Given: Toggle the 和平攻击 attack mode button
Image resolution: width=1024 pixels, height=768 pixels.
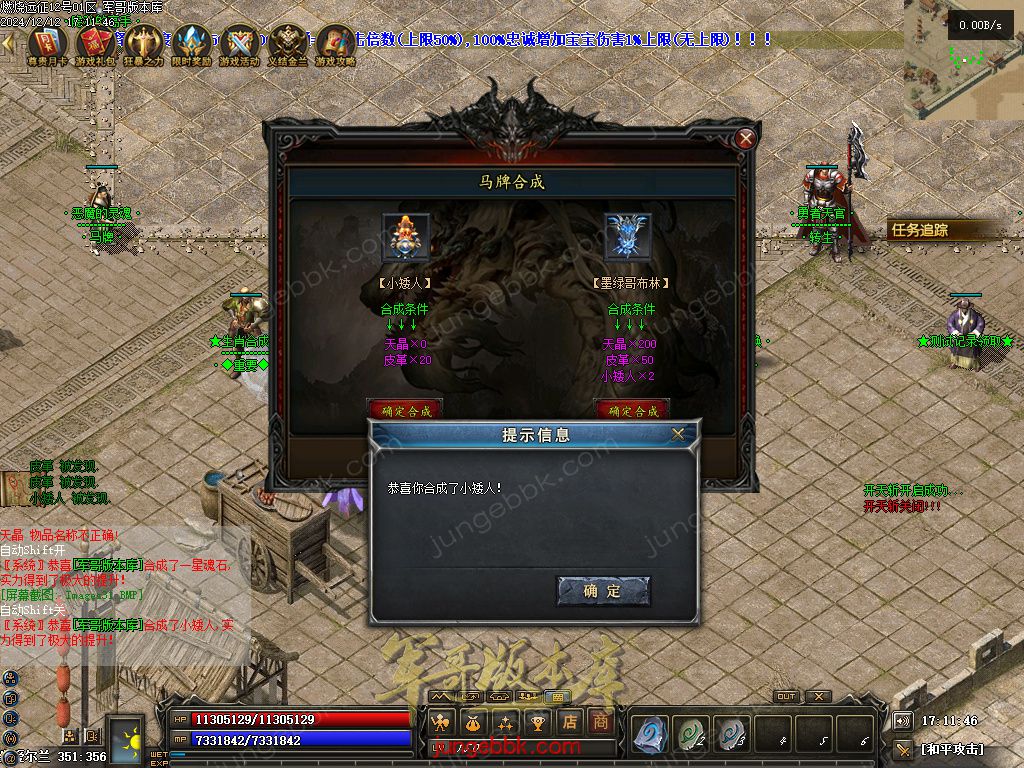Looking at the screenshot, I should 950,749.
